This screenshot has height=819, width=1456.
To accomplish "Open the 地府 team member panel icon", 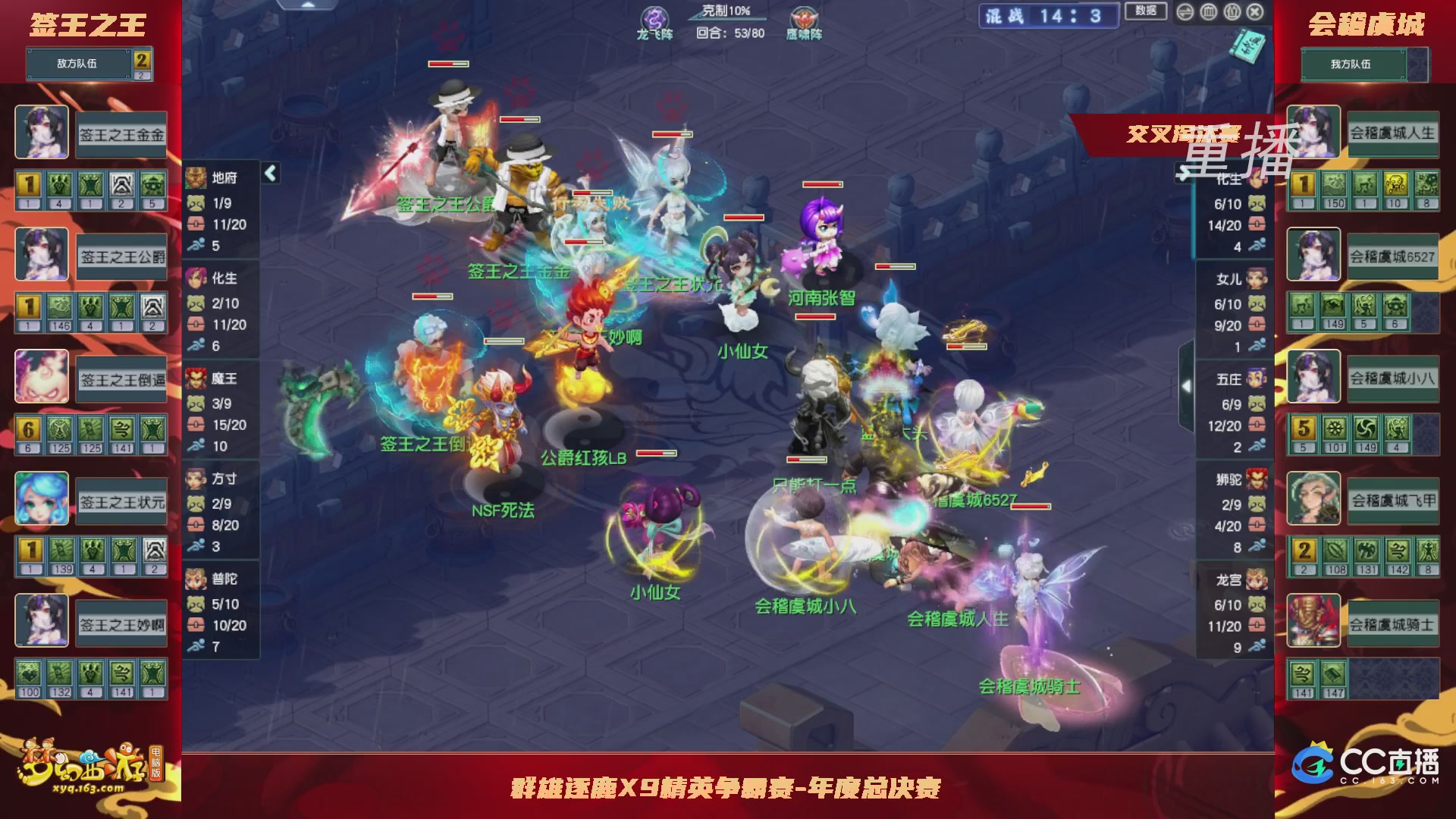I will pos(196,176).
